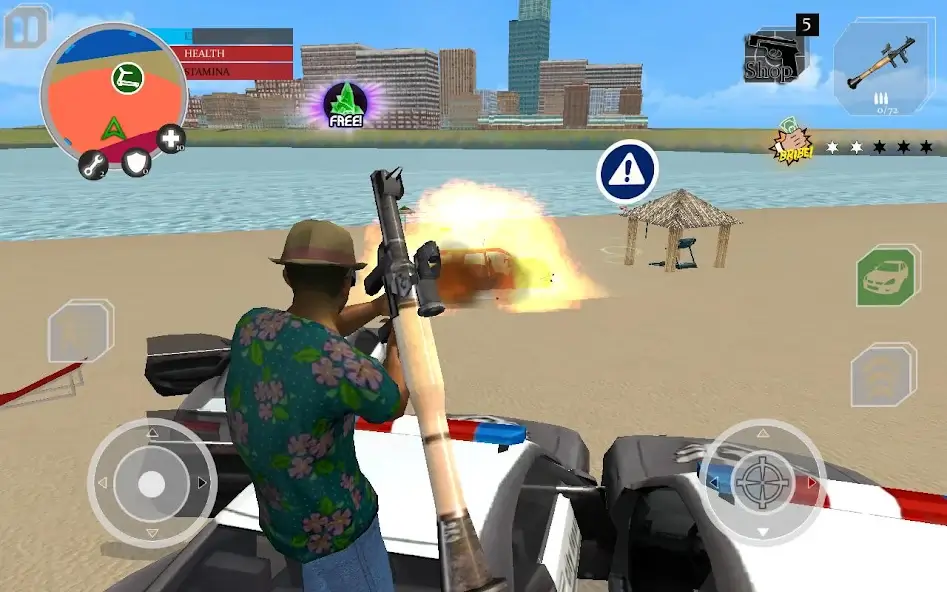Tap the crosshair fire button

click(762, 482)
